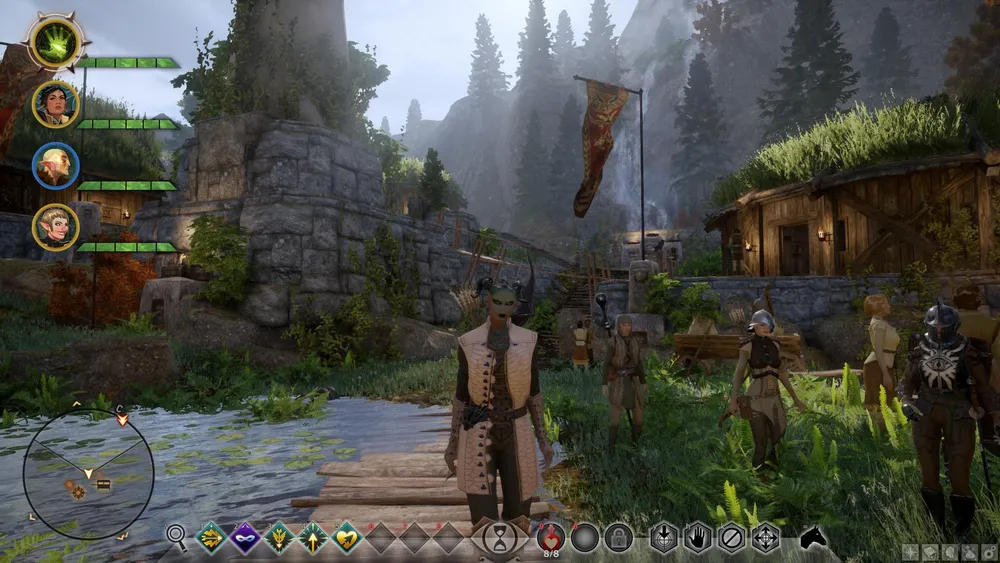Activate the golden heart ability
1000x563 pixels.
tap(347, 538)
